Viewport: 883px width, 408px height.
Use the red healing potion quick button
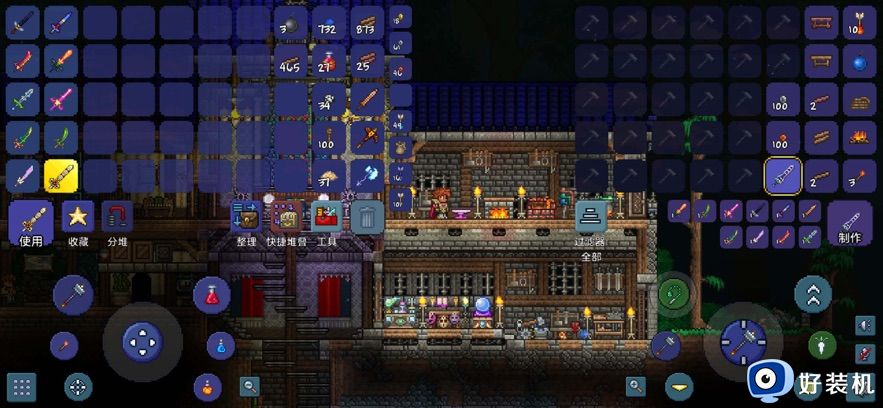tap(212, 294)
